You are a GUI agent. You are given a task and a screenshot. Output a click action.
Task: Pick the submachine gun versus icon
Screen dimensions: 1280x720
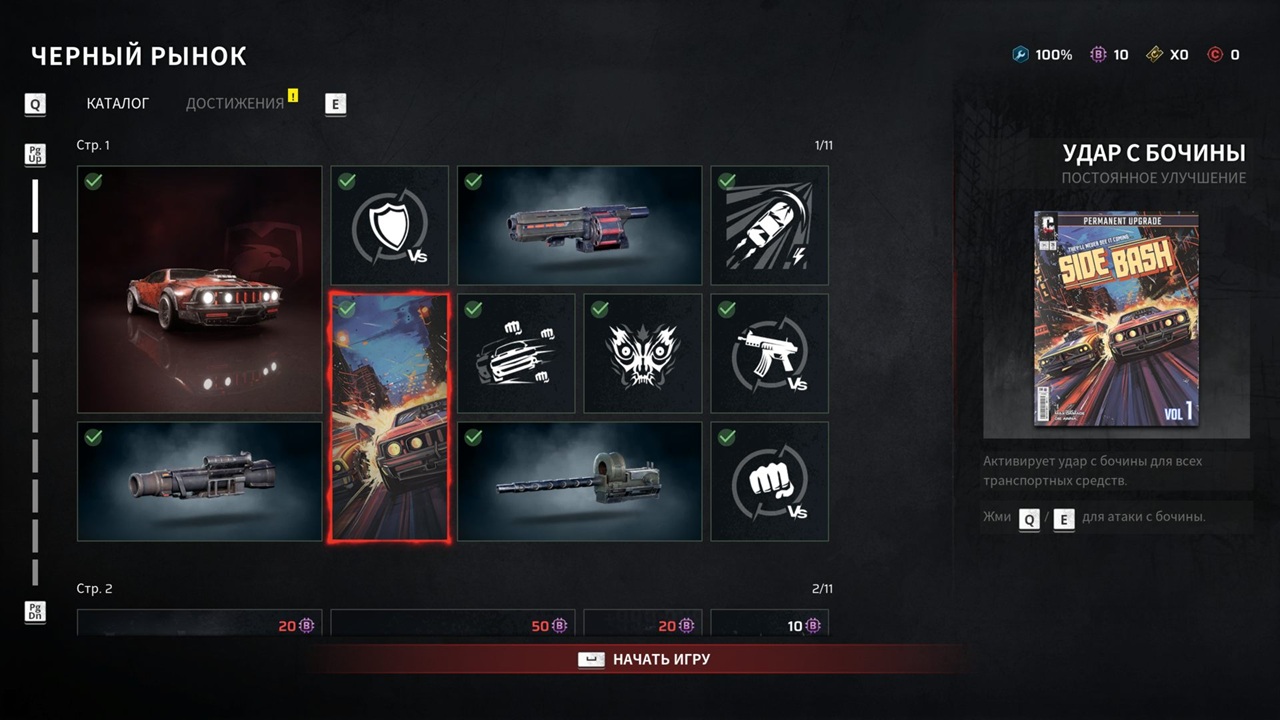click(770, 353)
